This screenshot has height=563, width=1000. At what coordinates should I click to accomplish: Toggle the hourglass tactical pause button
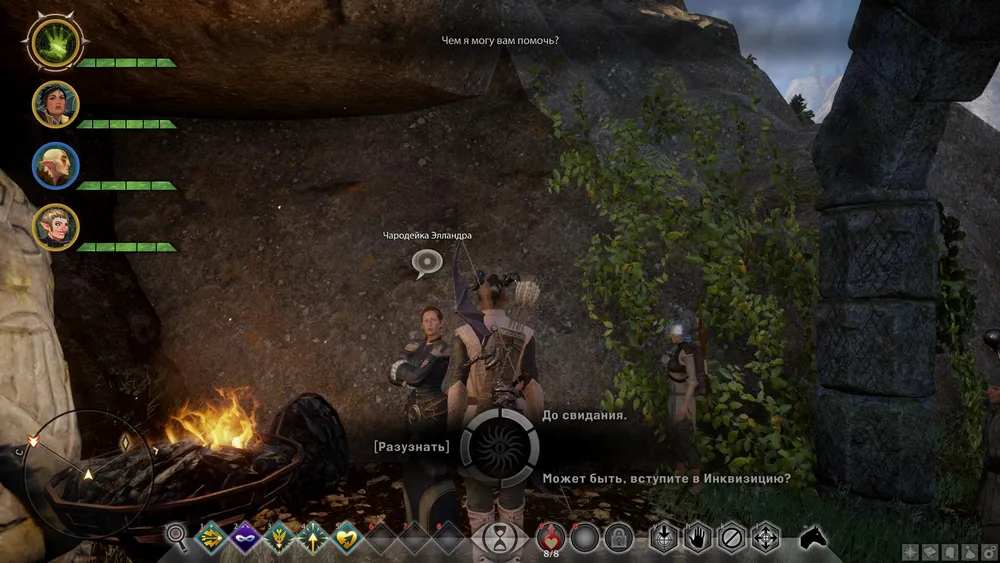tap(500, 538)
